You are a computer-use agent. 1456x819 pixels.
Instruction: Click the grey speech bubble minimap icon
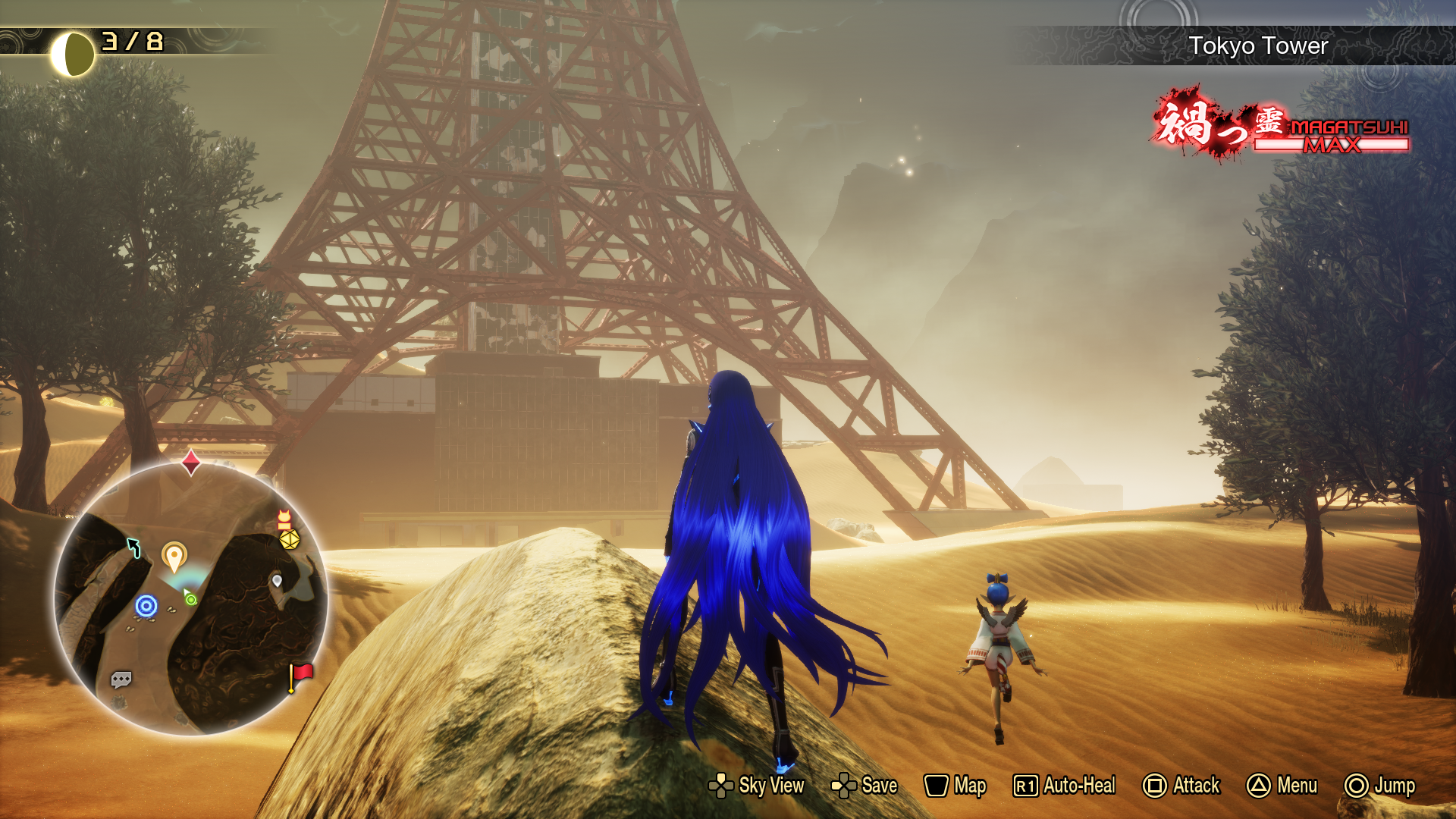(121, 679)
